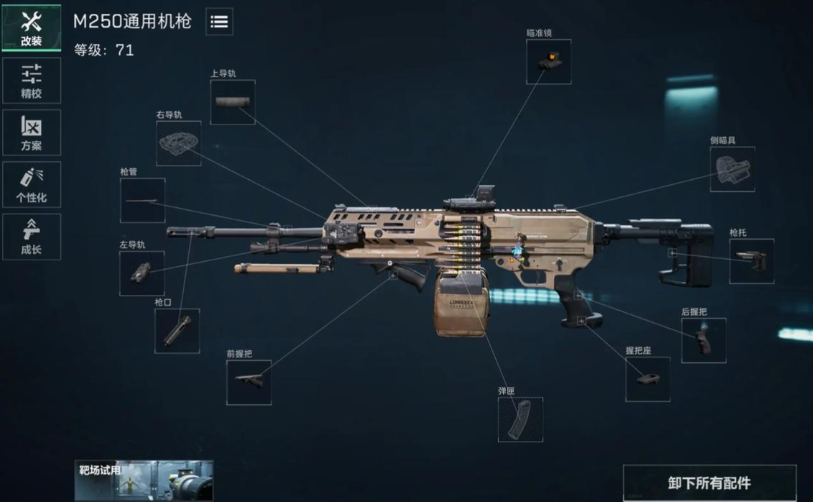This screenshot has height=502, width=813.
Task: Switch to the 改装 modification tab
Action: (x=31, y=27)
